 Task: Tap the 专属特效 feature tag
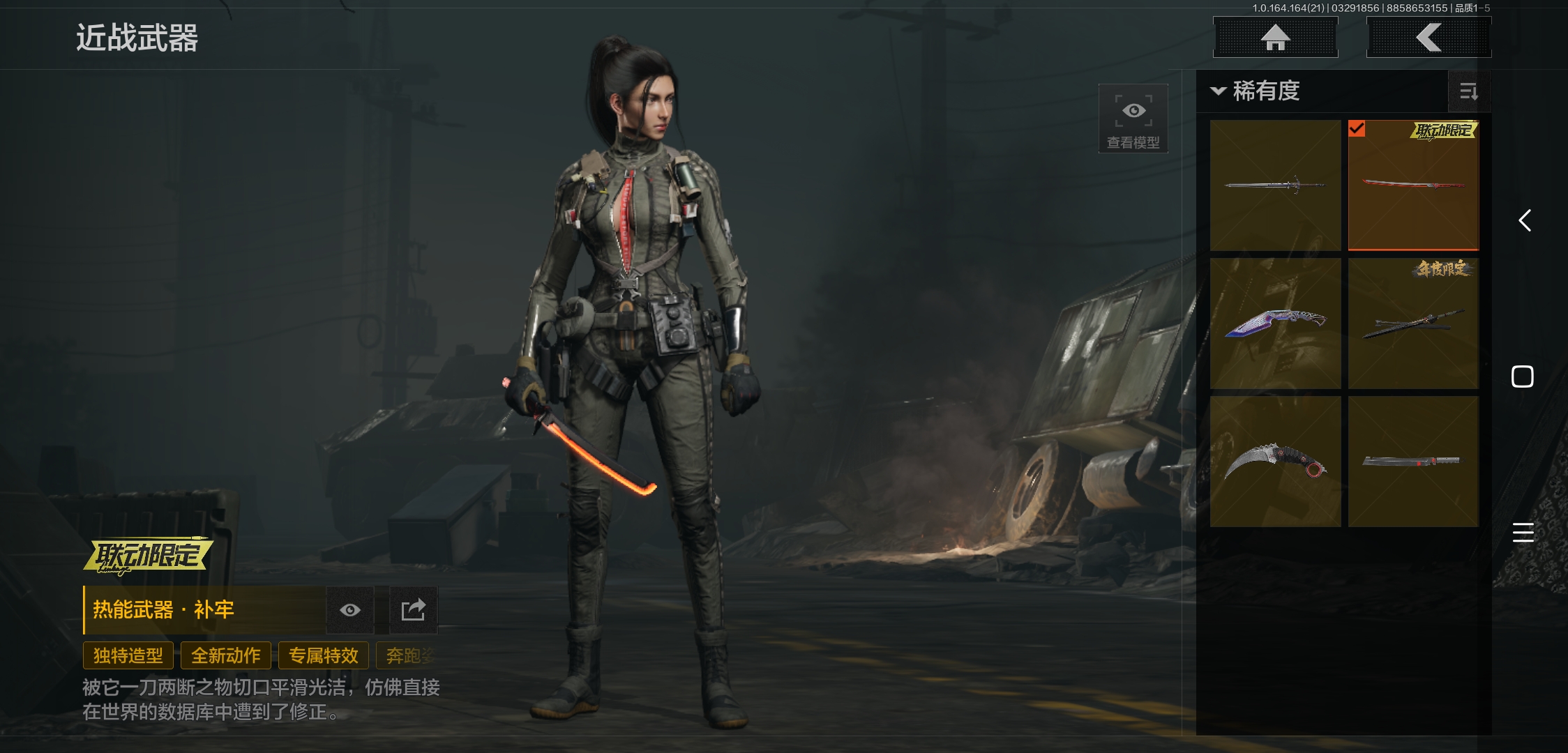click(324, 655)
